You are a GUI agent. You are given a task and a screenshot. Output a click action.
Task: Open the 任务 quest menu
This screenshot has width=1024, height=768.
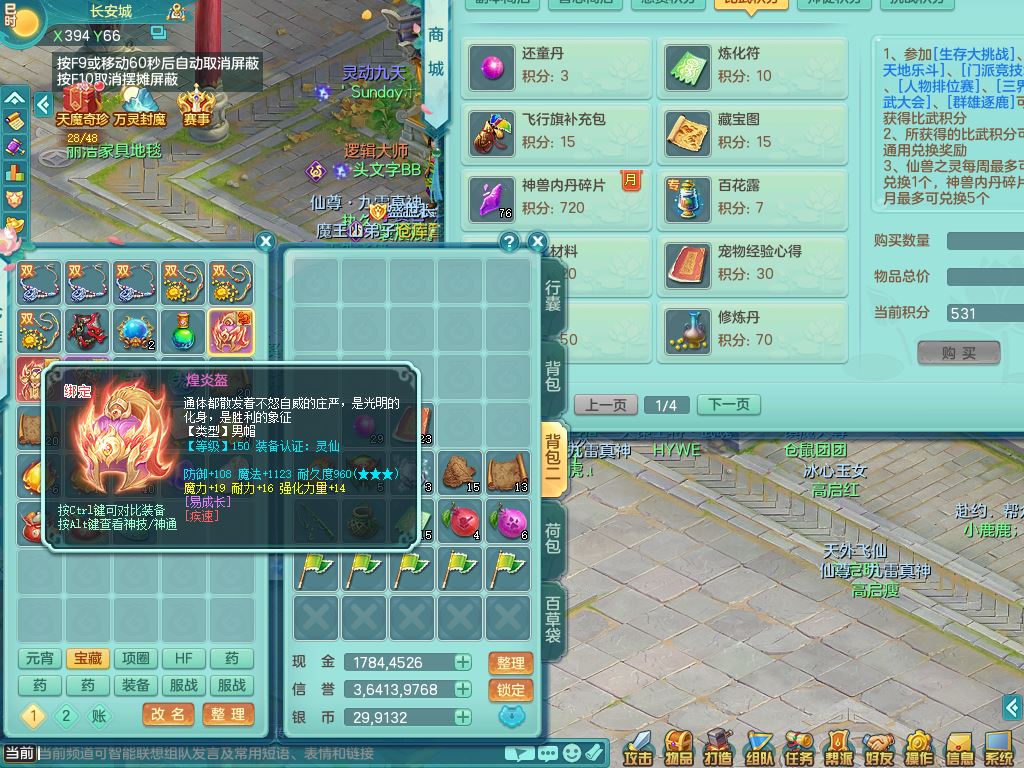799,748
